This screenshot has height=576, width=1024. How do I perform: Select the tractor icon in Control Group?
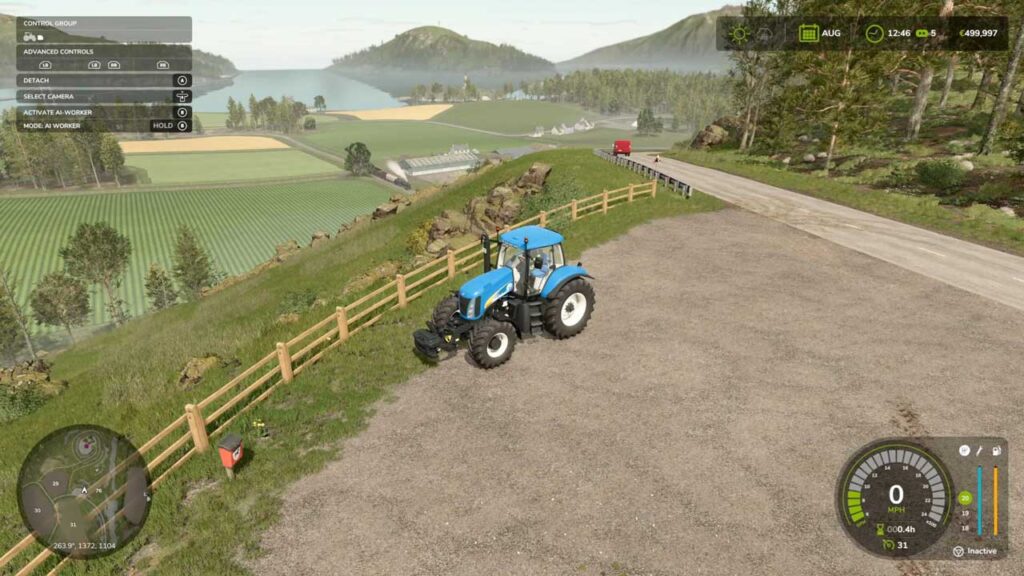tap(30, 37)
